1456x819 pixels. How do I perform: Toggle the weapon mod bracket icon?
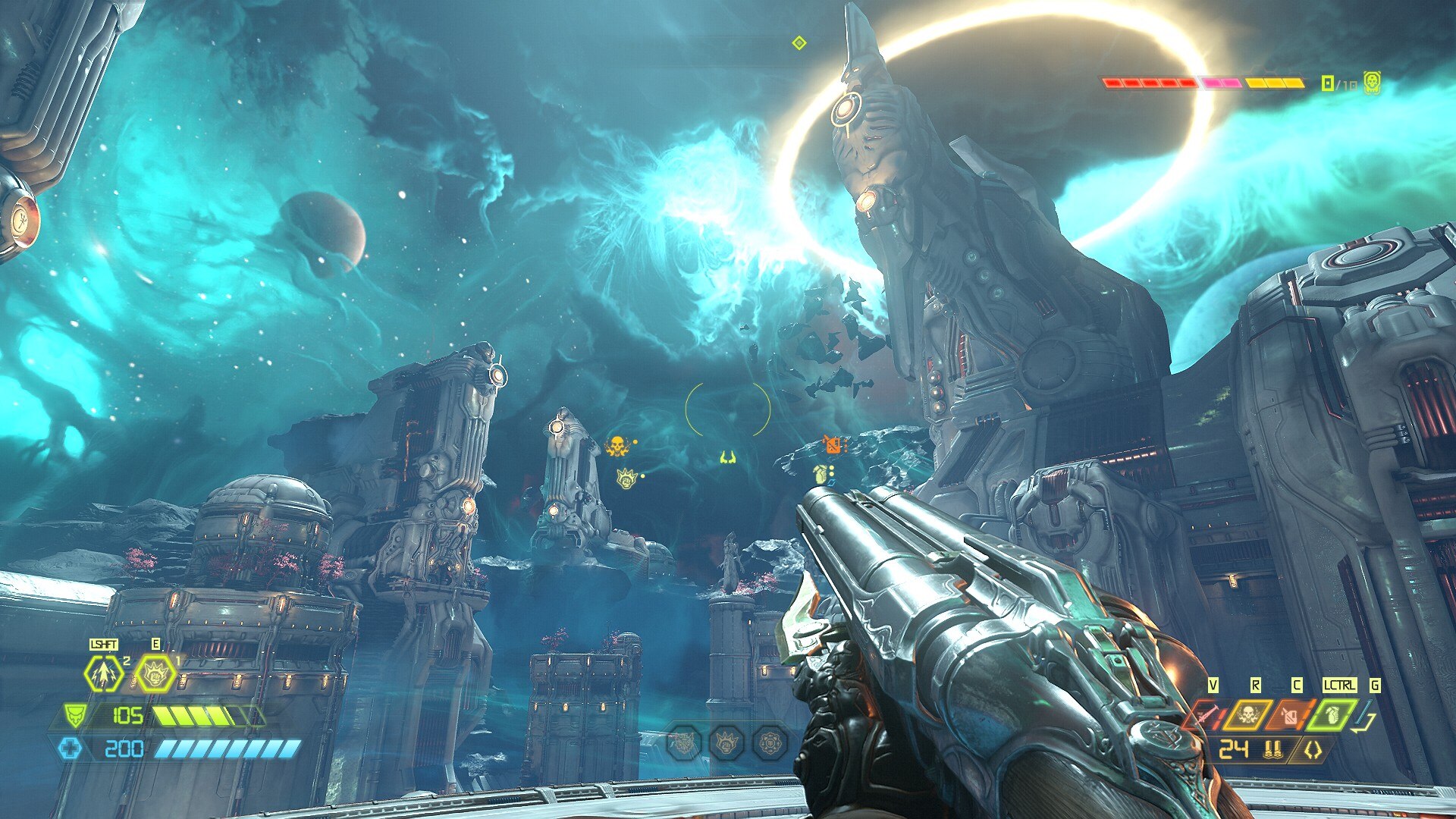[1313, 750]
